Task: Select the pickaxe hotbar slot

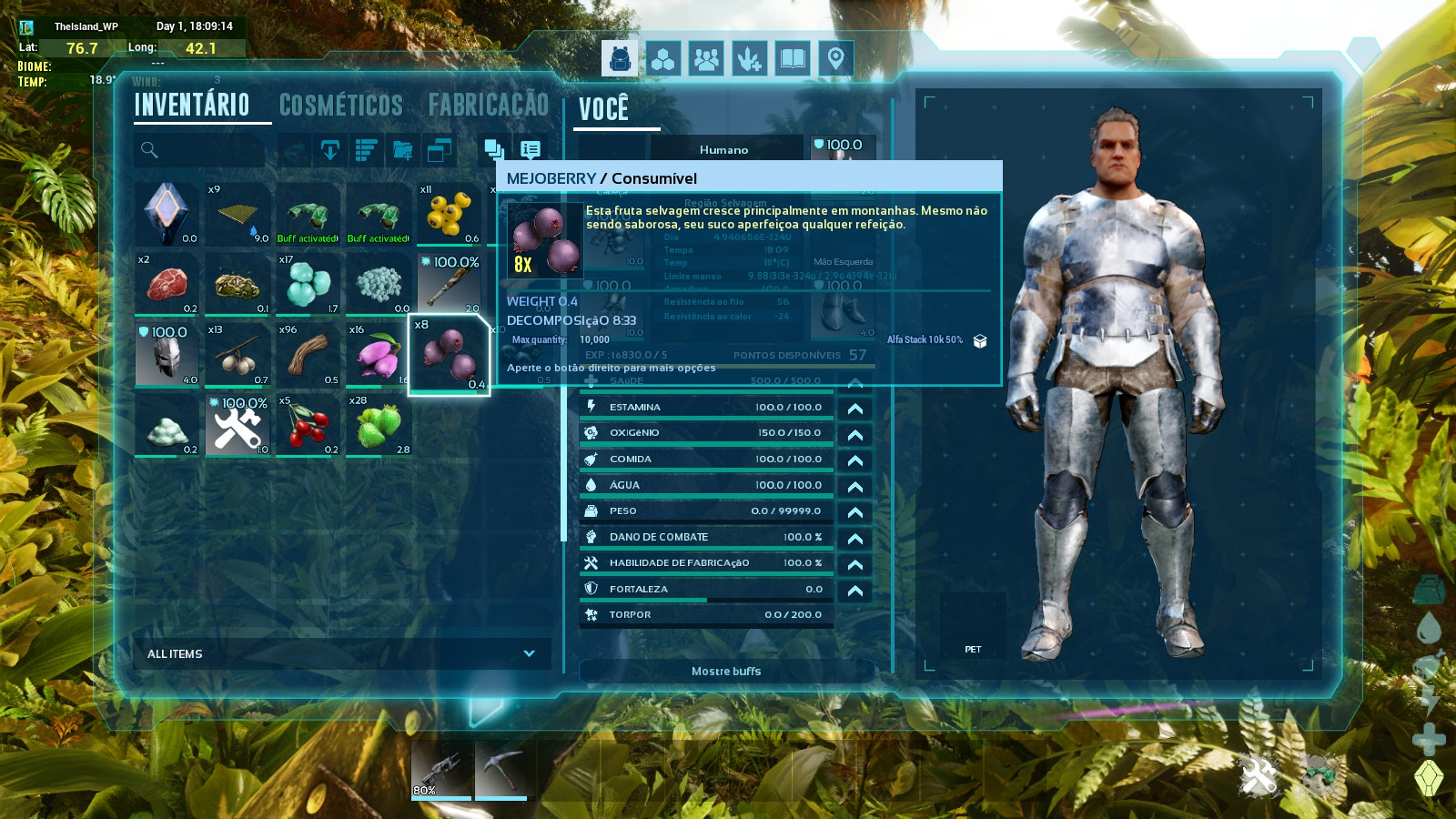Action: coord(500,769)
